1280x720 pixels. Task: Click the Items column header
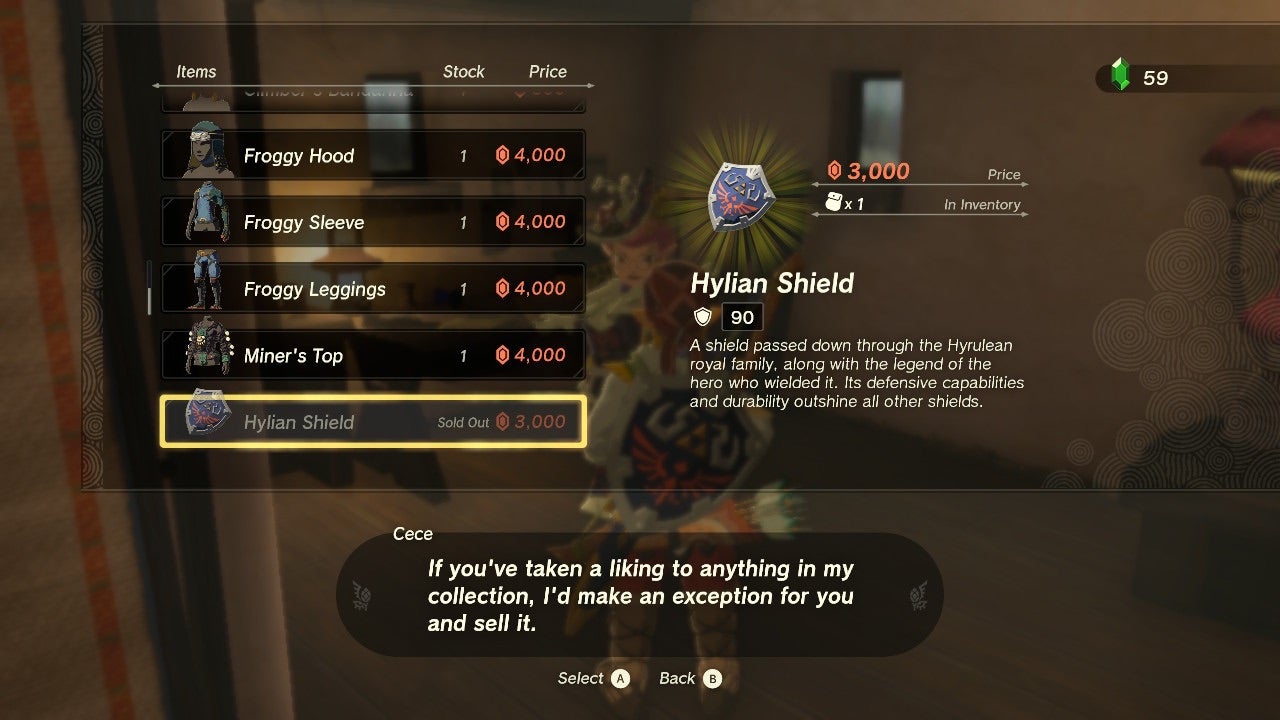(197, 71)
